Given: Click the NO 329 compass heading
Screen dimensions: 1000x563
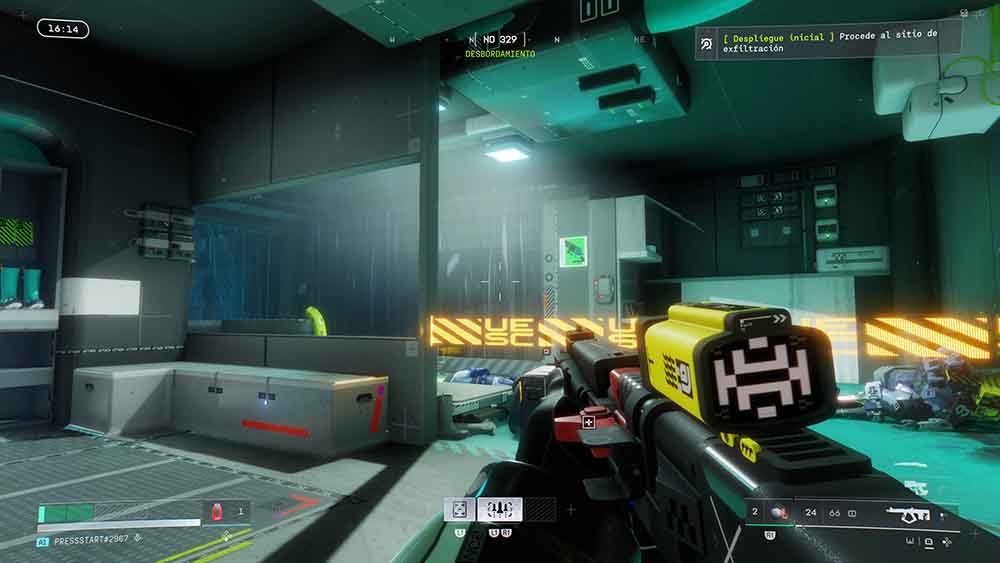Looking at the screenshot, I should pos(499,39).
